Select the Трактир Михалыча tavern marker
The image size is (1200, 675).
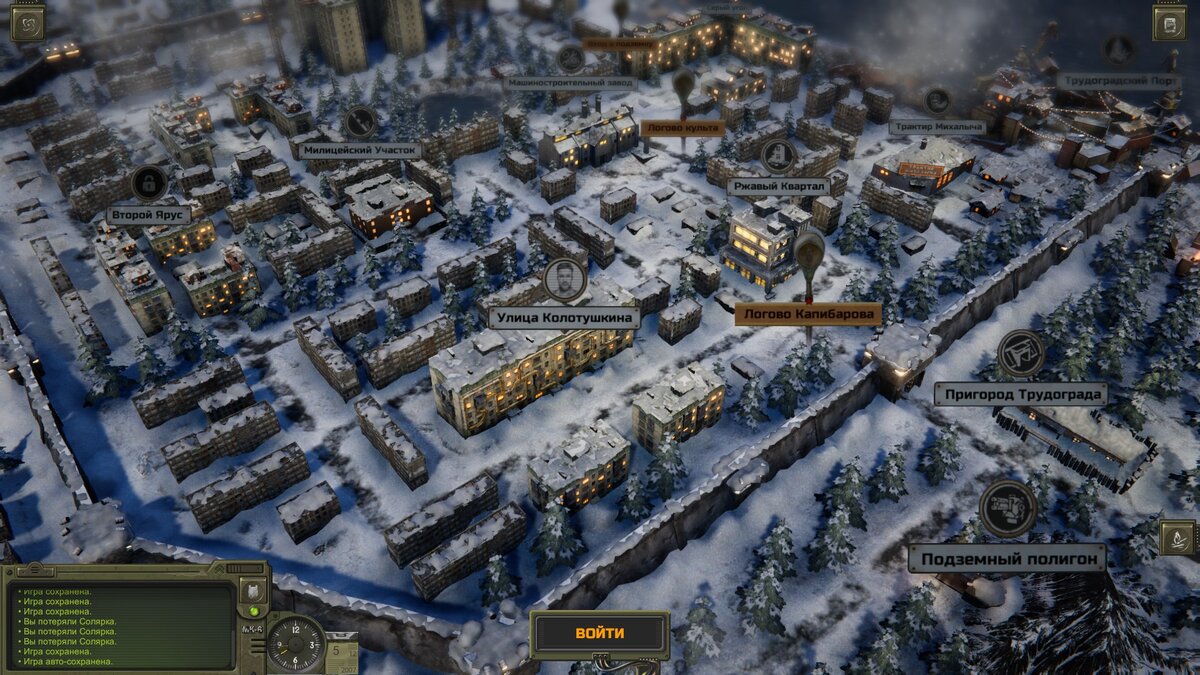[937, 127]
